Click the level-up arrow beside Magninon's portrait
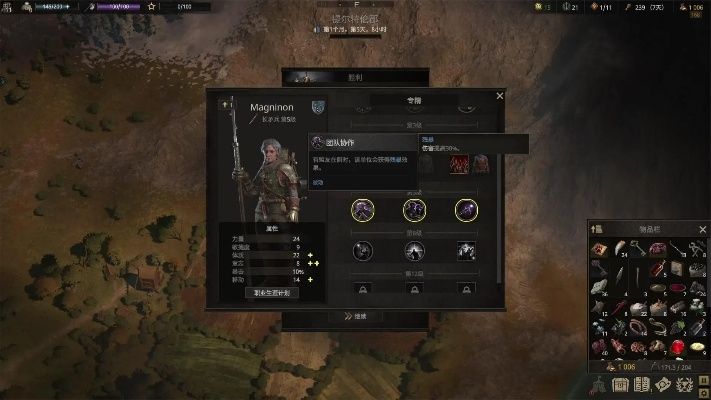The width and height of the screenshot is (711, 400). pyautogui.click(x=227, y=104)
